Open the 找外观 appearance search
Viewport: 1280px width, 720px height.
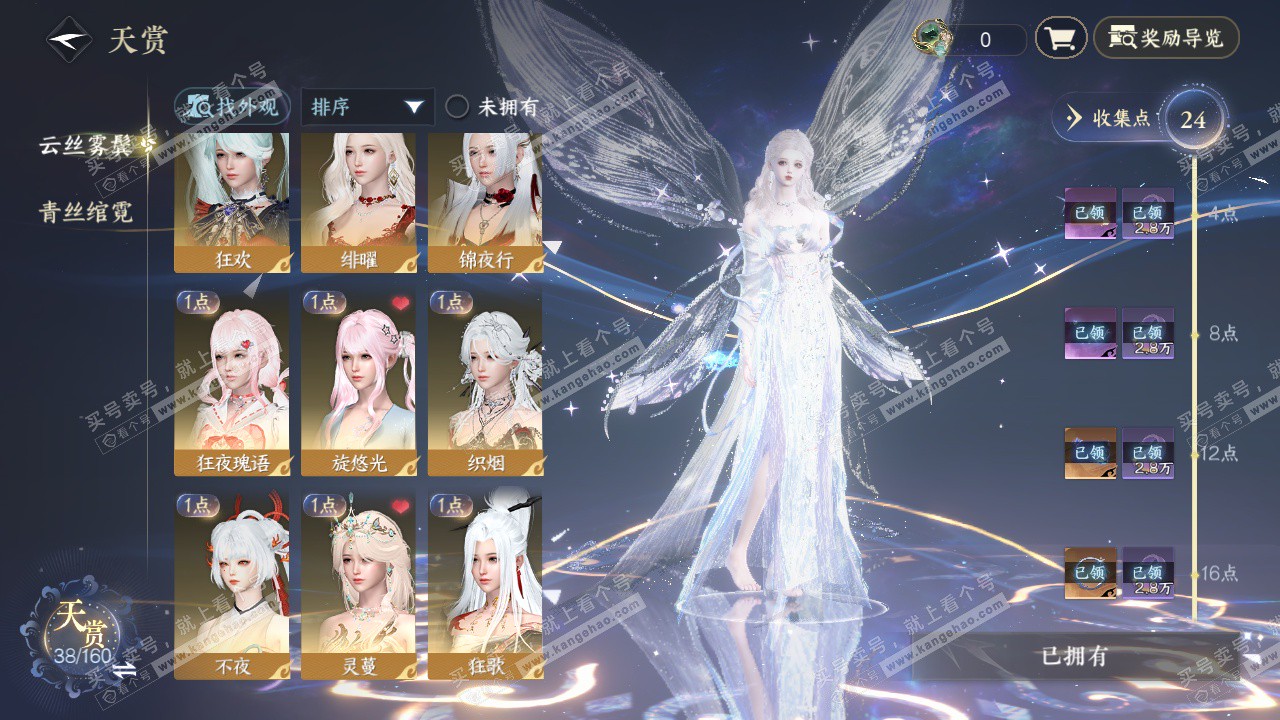tap(234, 107)
